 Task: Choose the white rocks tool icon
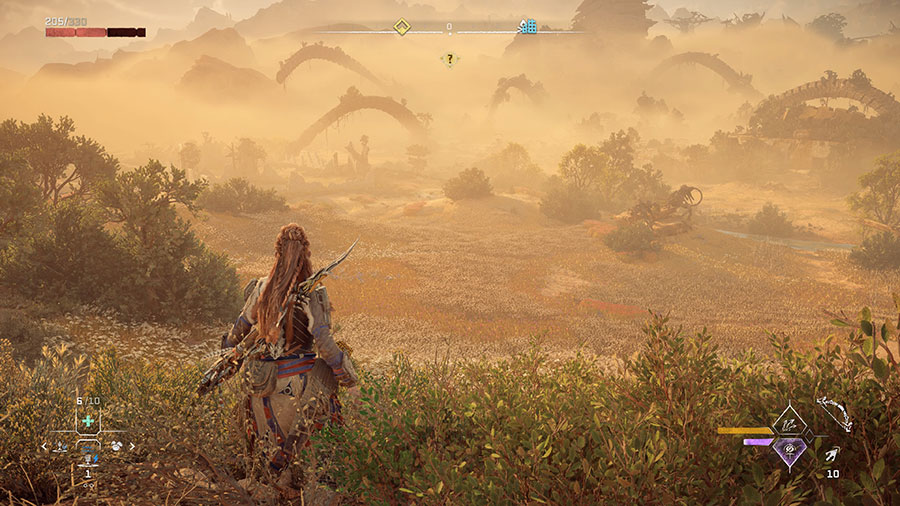coord(116,446)
